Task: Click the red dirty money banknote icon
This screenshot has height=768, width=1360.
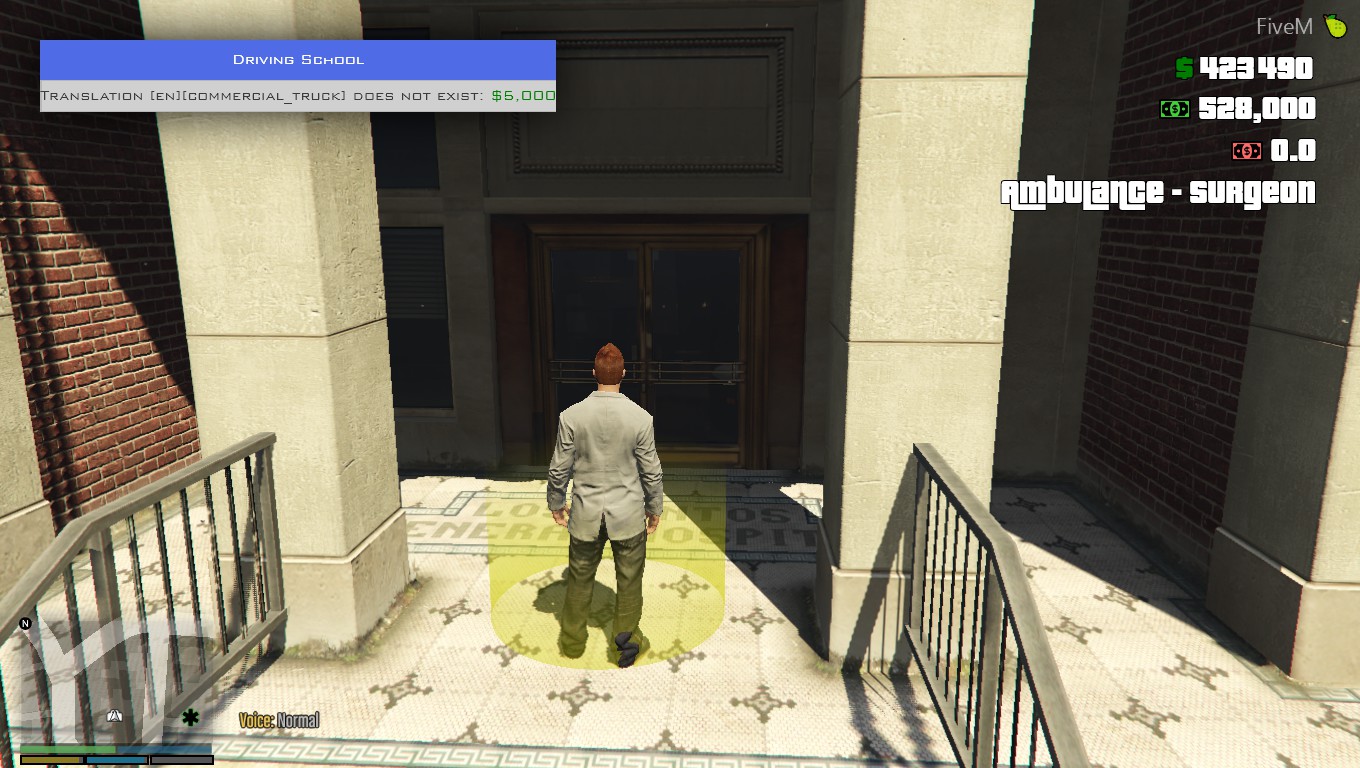Action: click(1246, 151)
